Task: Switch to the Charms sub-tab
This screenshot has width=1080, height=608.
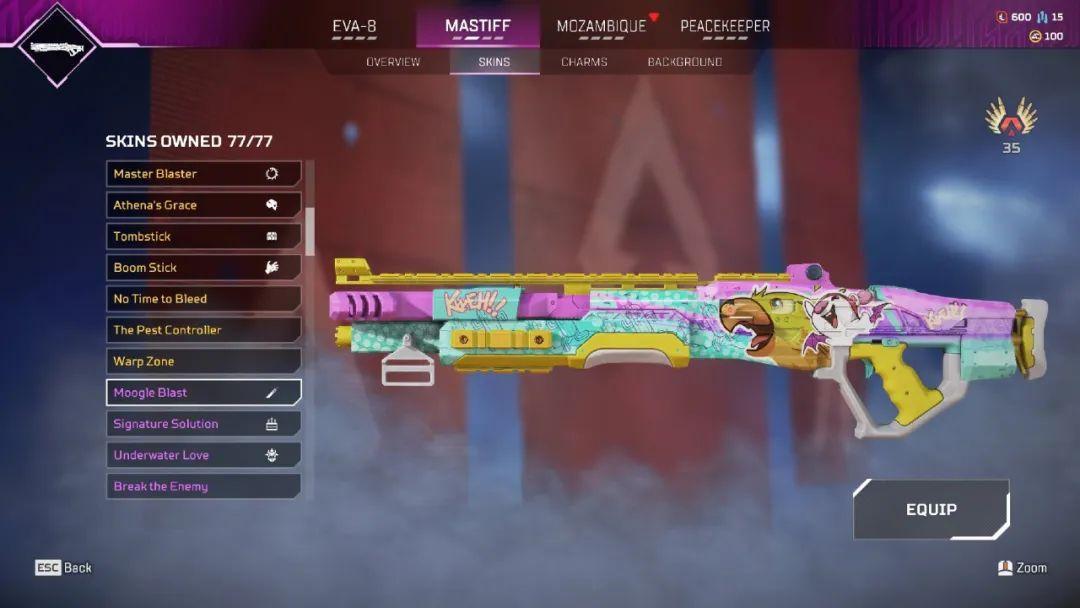Action: pyautogui.click(x=584, y=62)
